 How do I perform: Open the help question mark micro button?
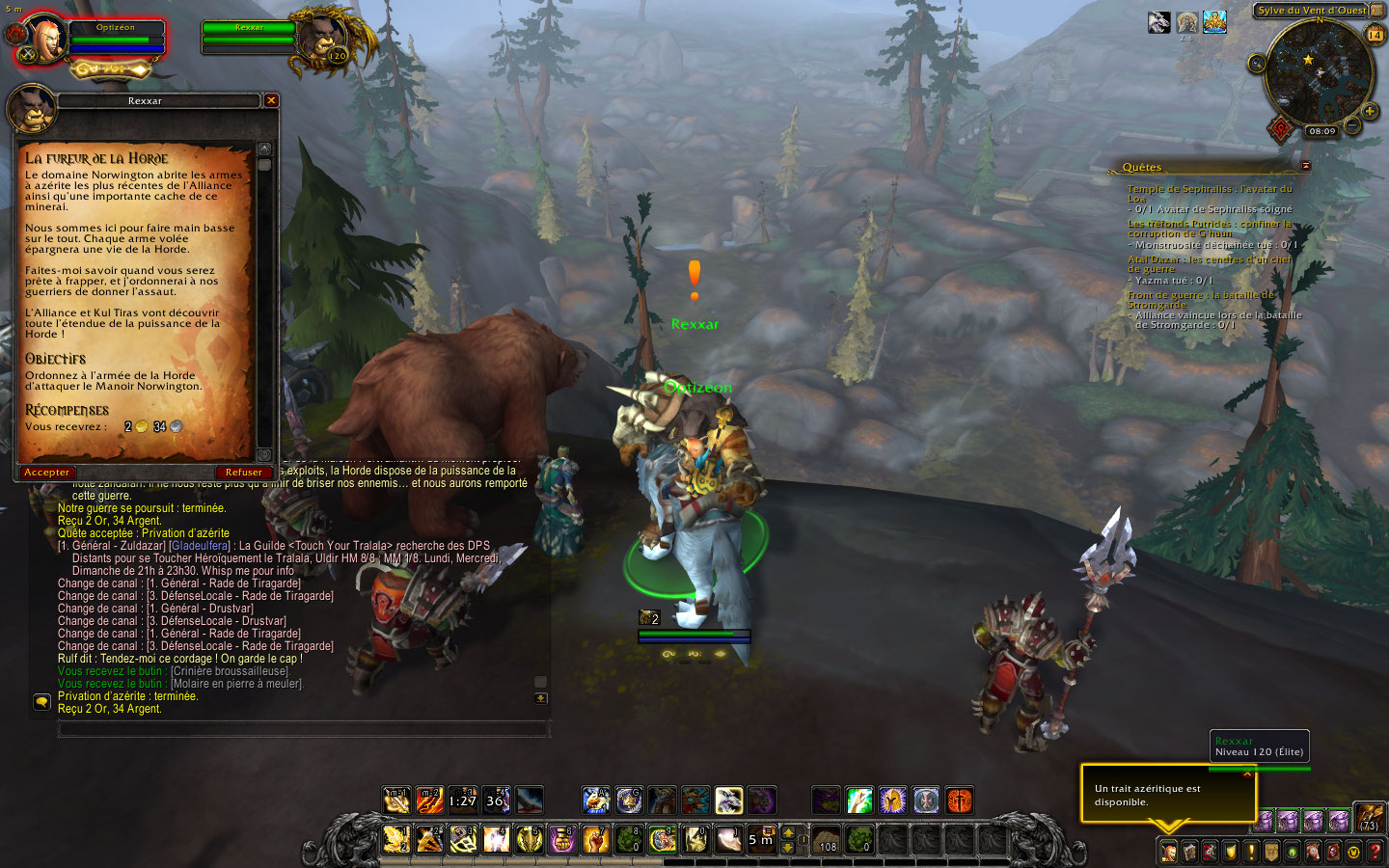tap(1375, 852)
